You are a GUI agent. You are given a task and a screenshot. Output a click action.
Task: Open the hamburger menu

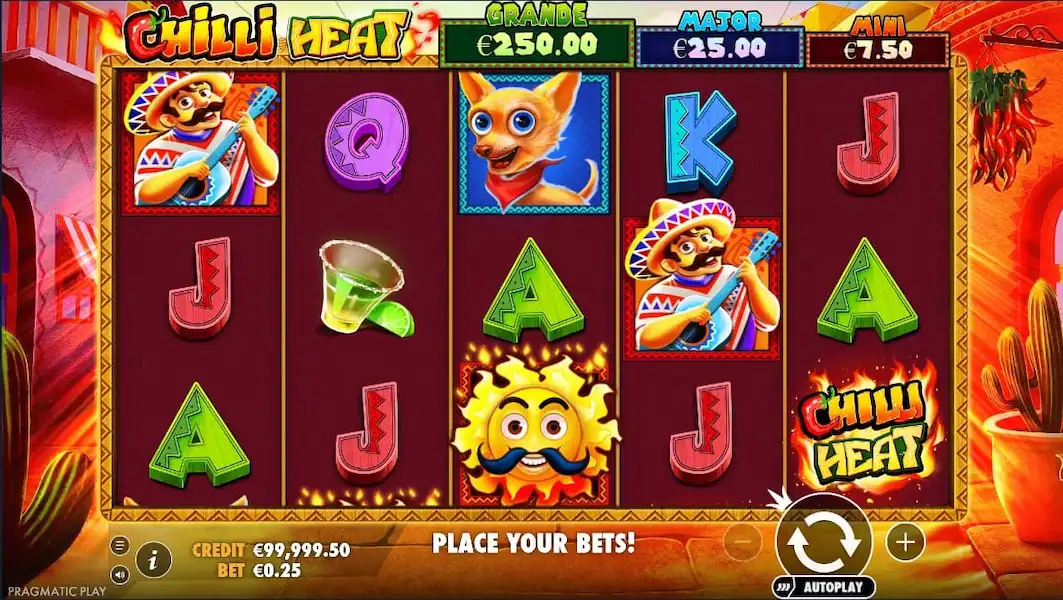tap(120, 545)
